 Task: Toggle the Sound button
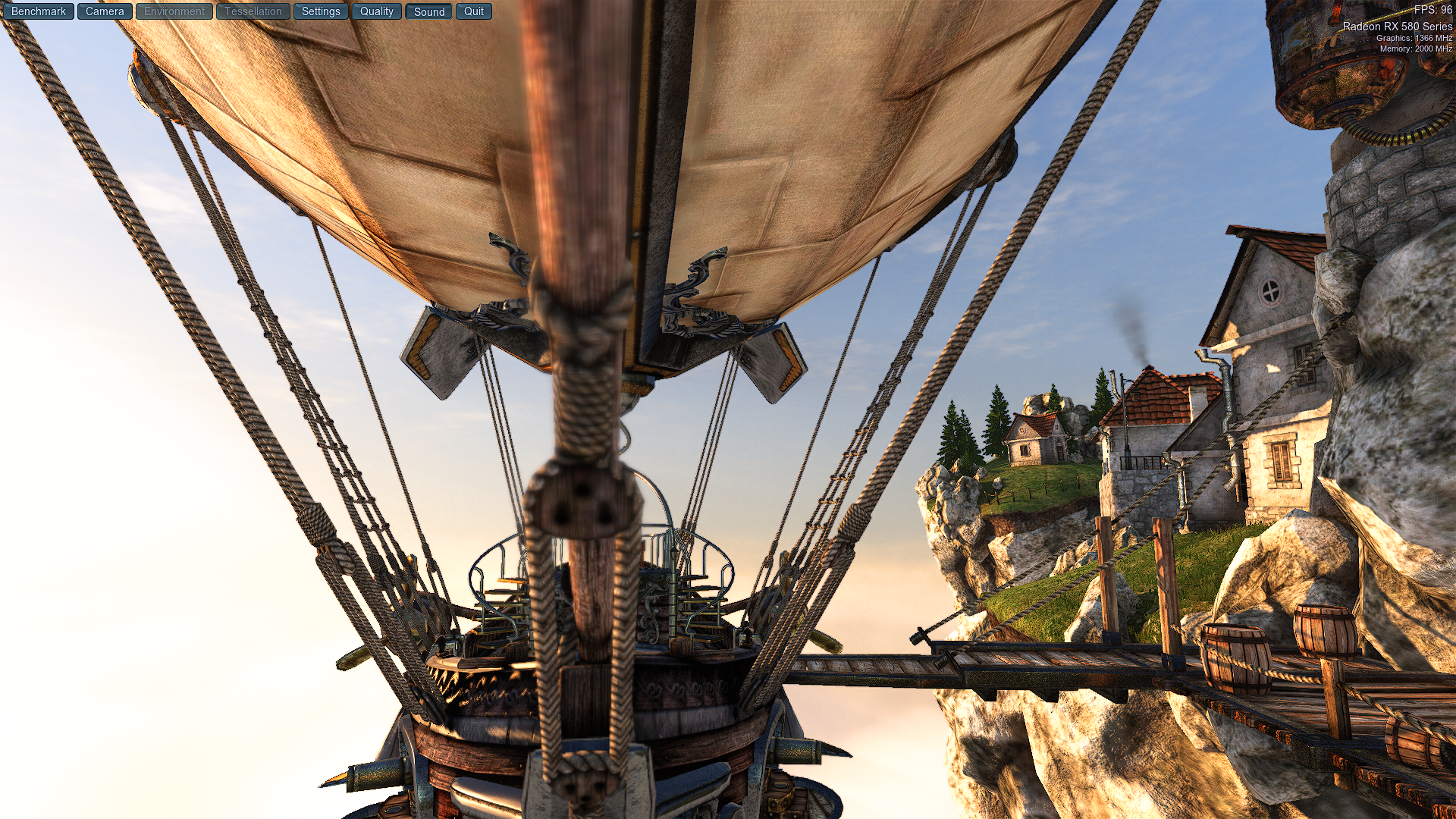[429, 11]
